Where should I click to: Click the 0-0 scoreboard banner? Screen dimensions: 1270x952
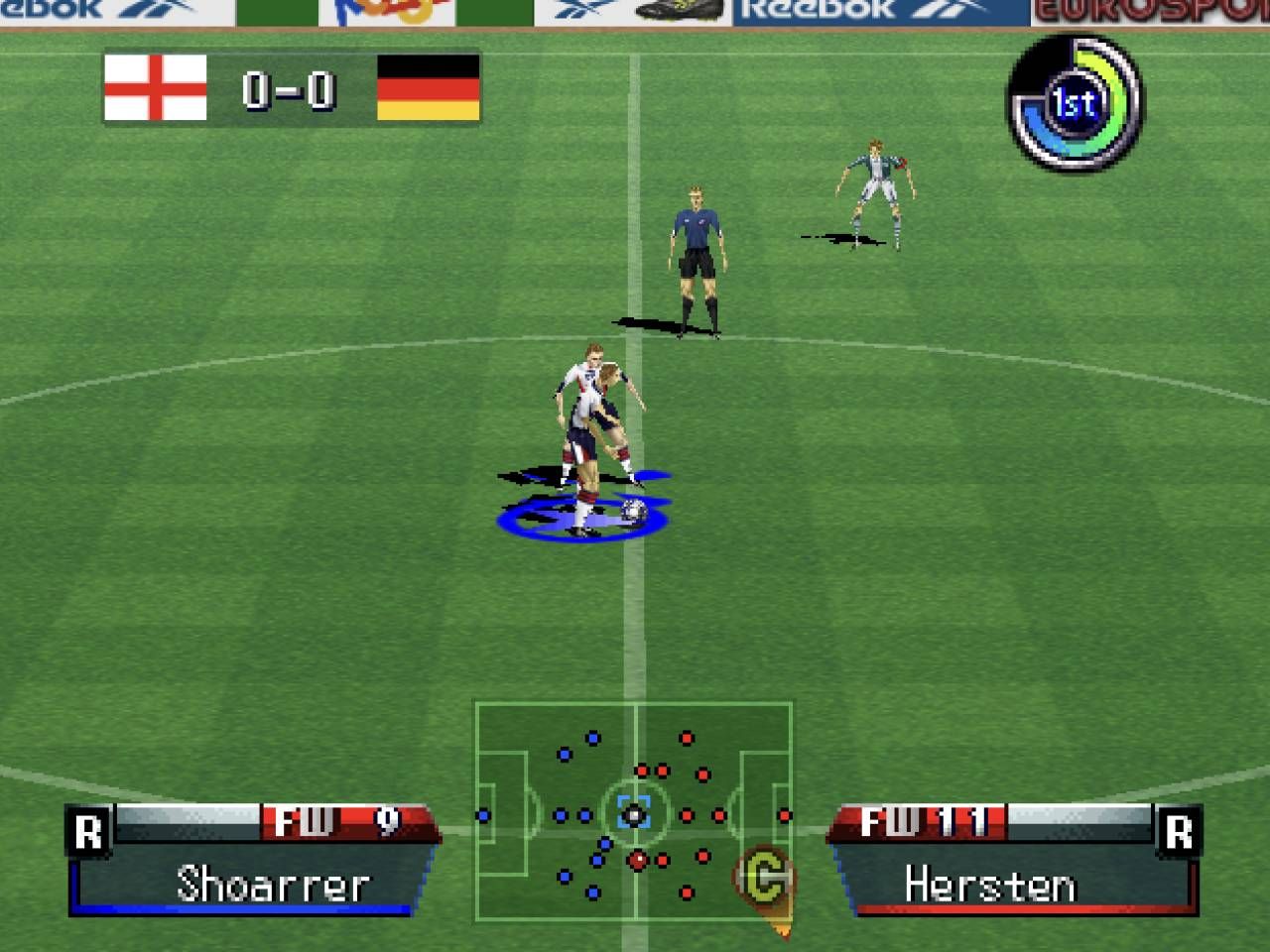tap(290, 90)
